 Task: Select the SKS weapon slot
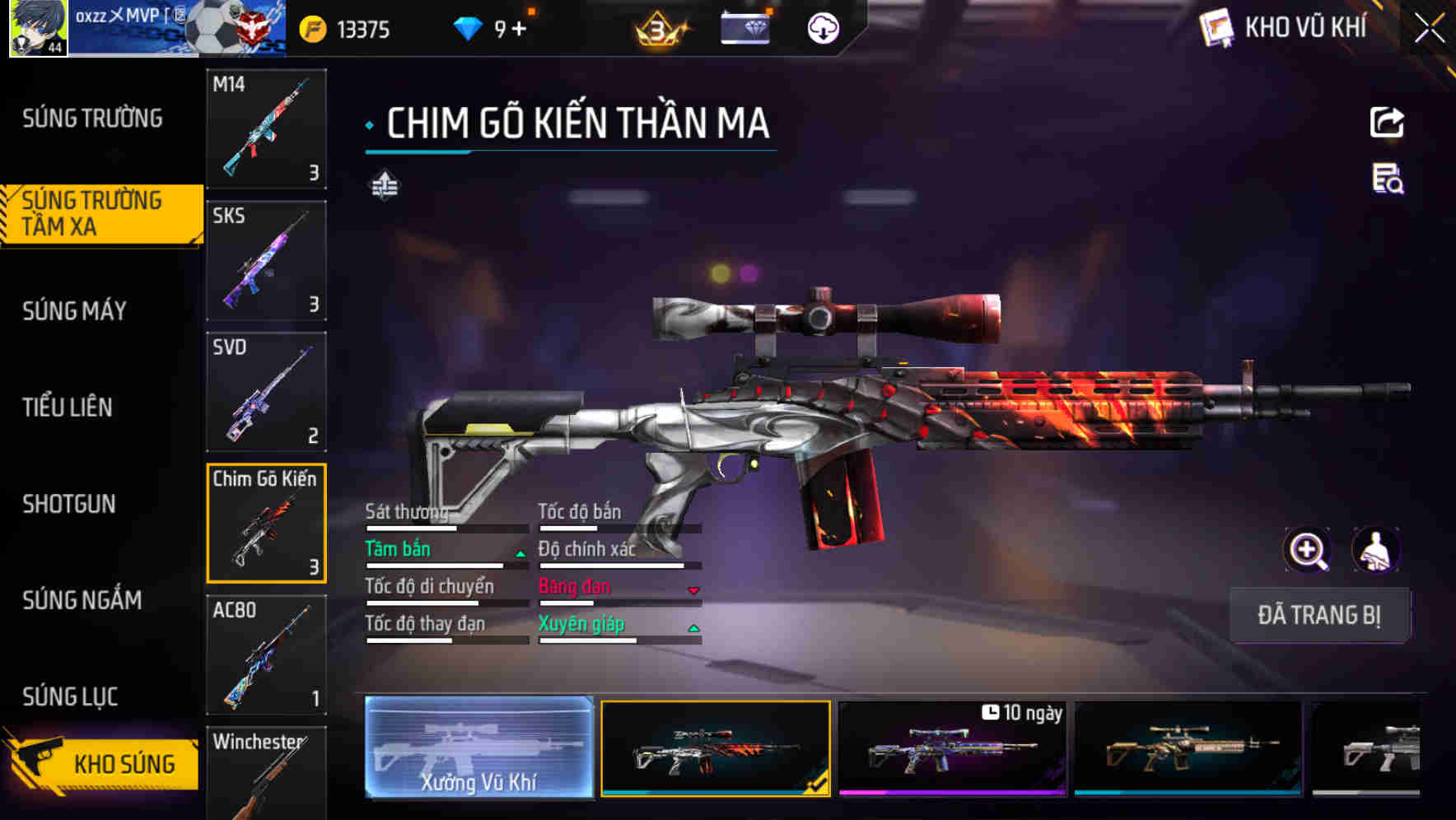[266, 261]
